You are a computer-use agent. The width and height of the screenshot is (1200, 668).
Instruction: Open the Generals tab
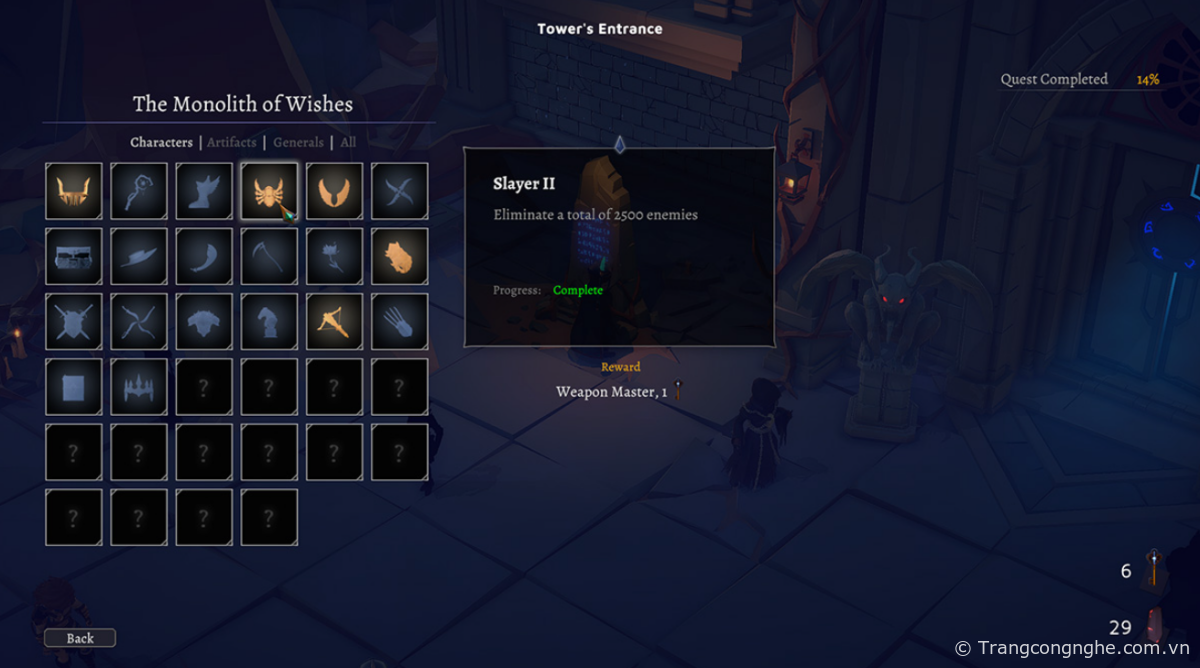[x=298, y=142]
